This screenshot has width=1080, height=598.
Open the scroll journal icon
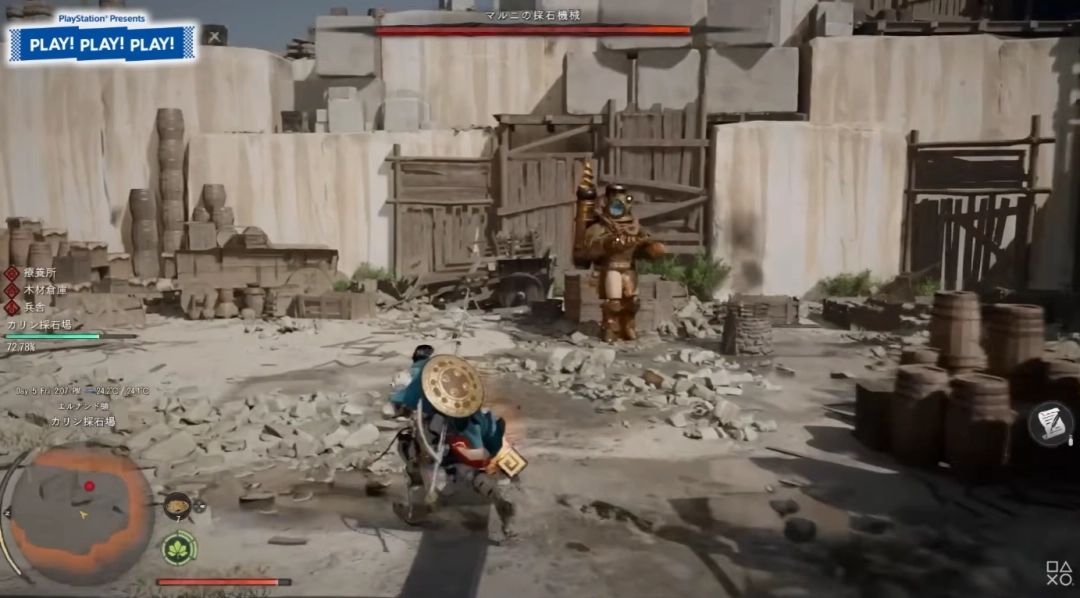(x=1051, y=423)
